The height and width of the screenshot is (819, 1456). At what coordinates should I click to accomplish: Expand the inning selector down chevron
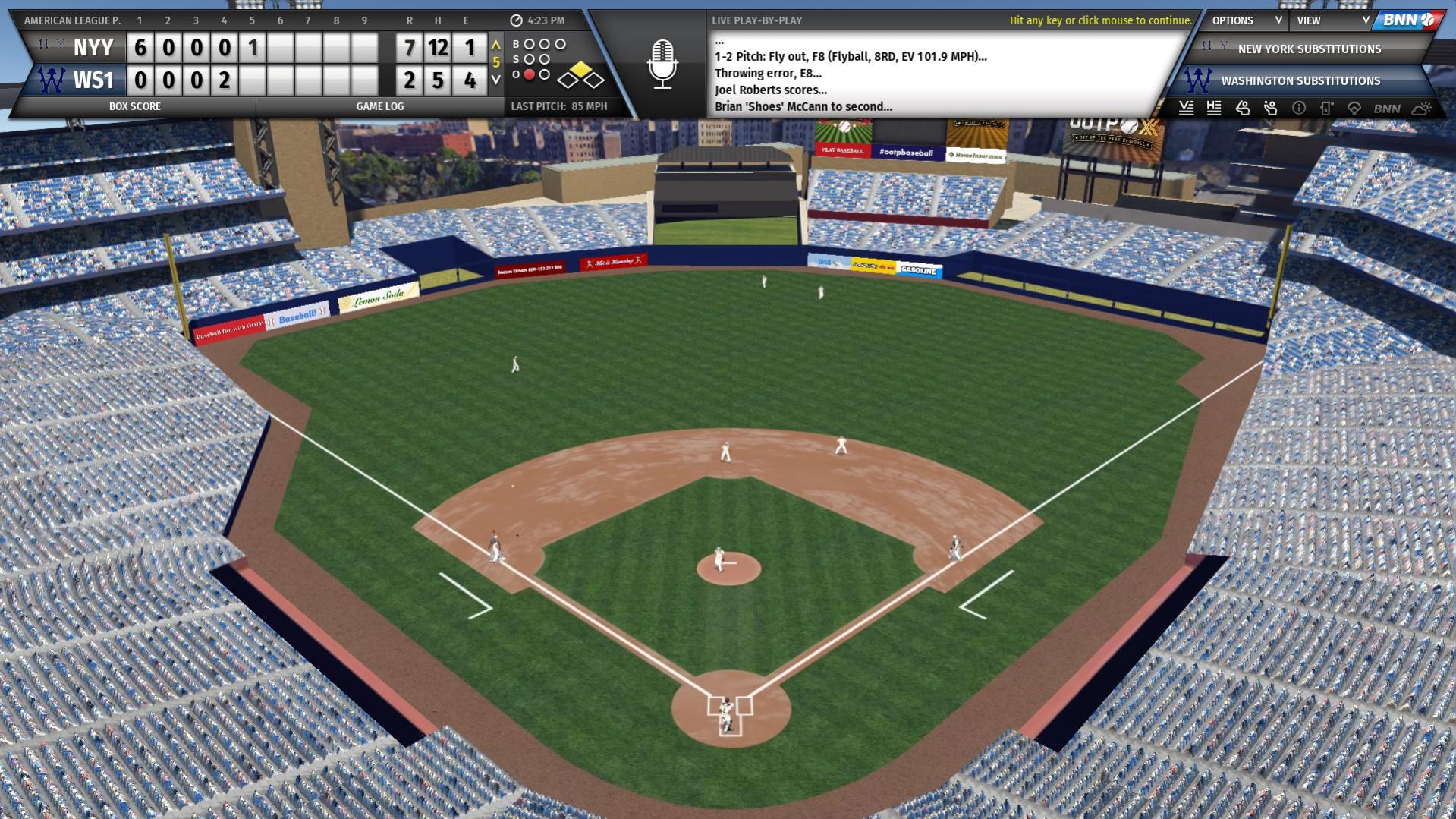497,77
